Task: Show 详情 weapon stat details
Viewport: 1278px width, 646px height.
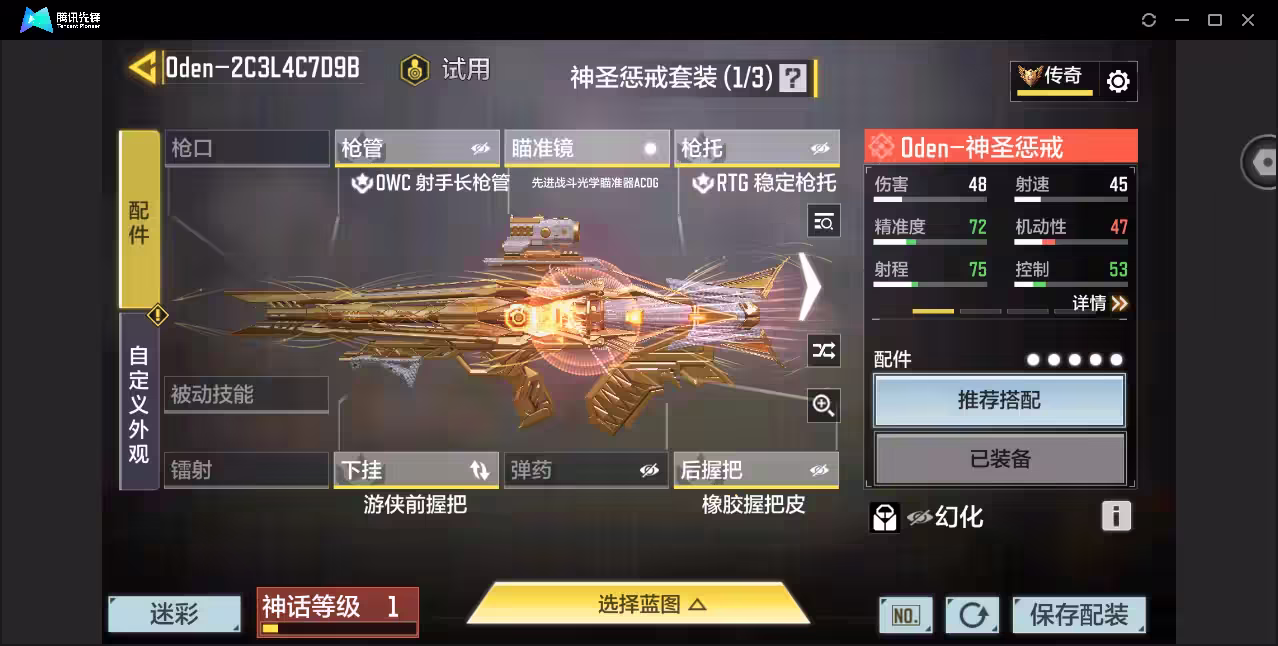Action: tap(1099, 303)
